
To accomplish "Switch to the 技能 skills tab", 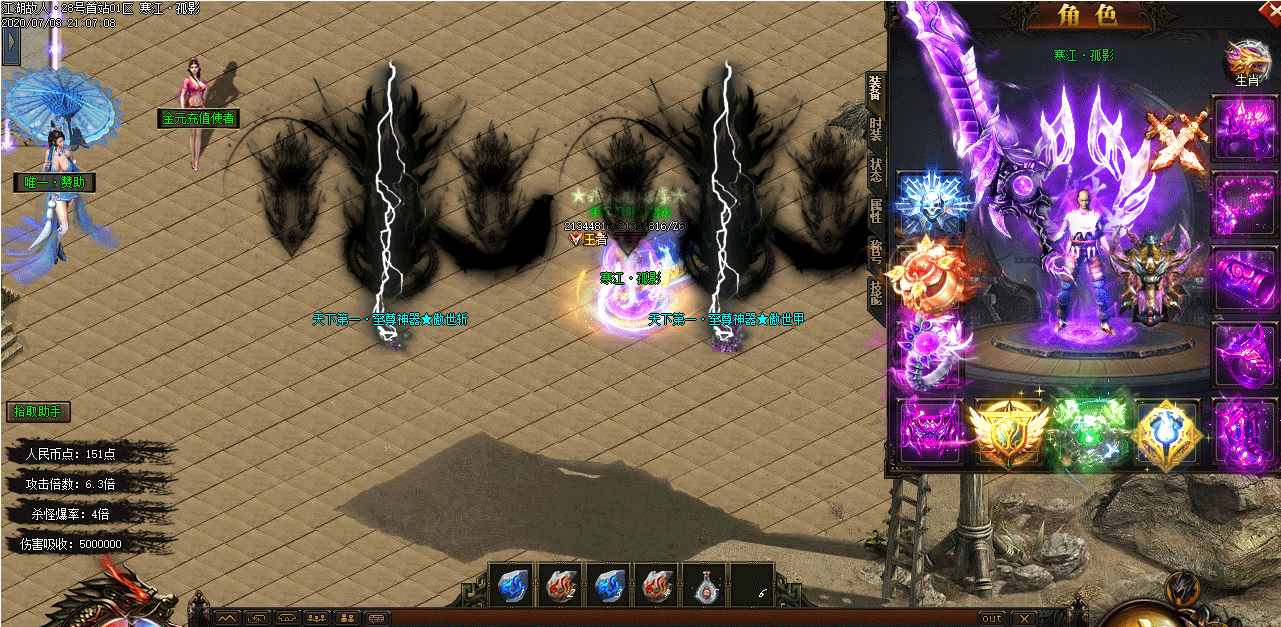I will [x=875, y=292].
